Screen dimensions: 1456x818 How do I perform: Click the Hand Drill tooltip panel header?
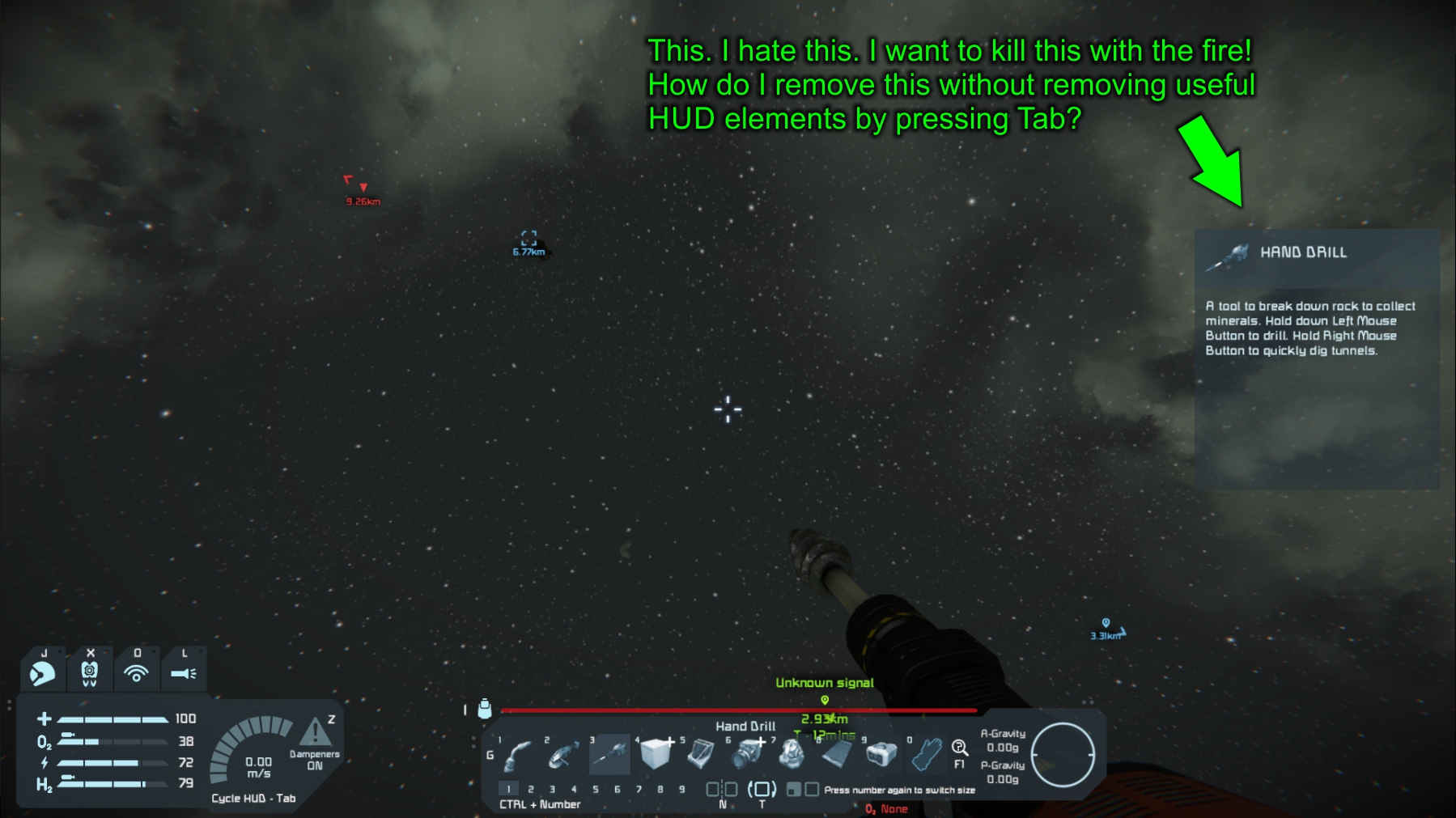point(1317,253)
